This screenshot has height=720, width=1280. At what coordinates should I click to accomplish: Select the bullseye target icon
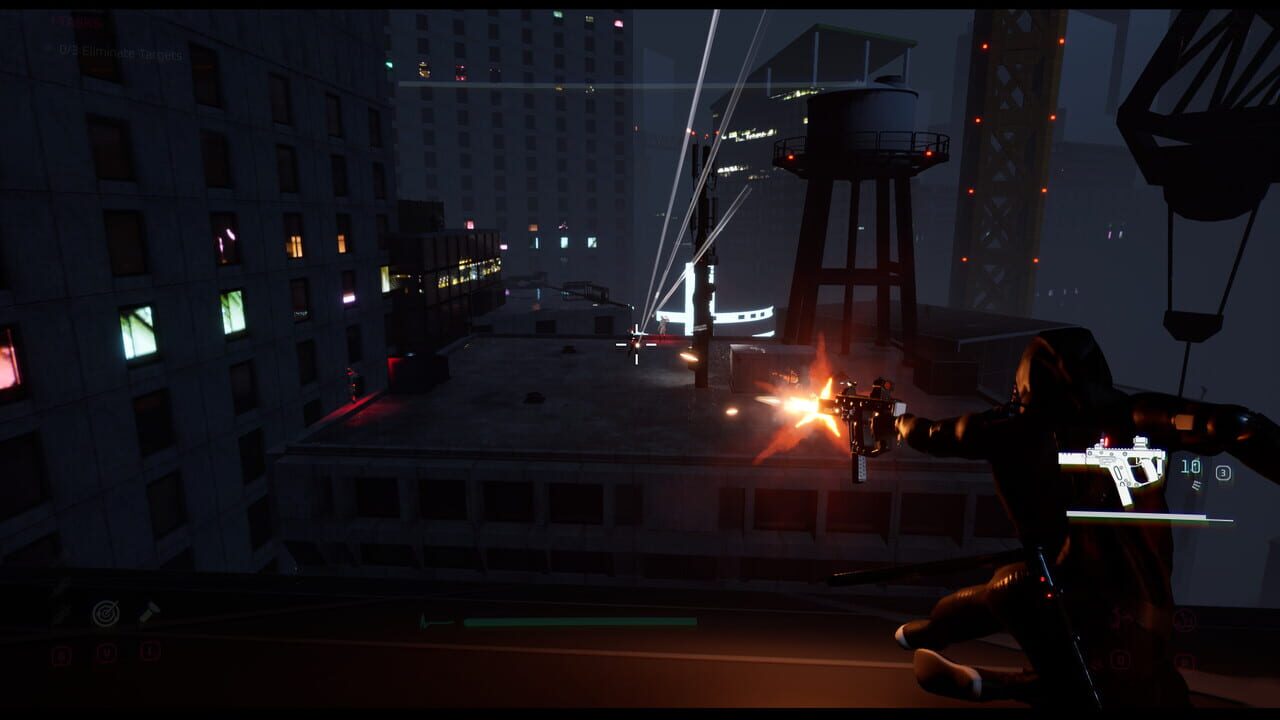pos(106,614)
